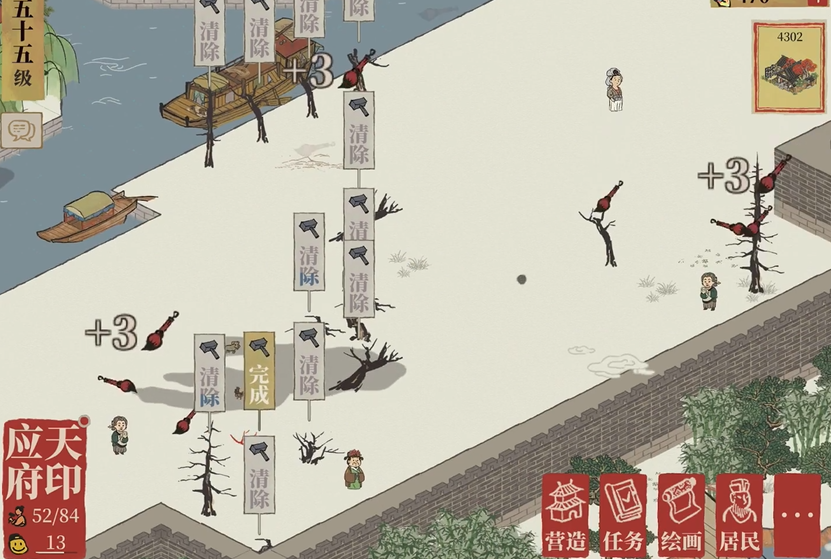Expand the three-dots more options button
Viewport: 831px width, 559px height.
coord(798,515)
